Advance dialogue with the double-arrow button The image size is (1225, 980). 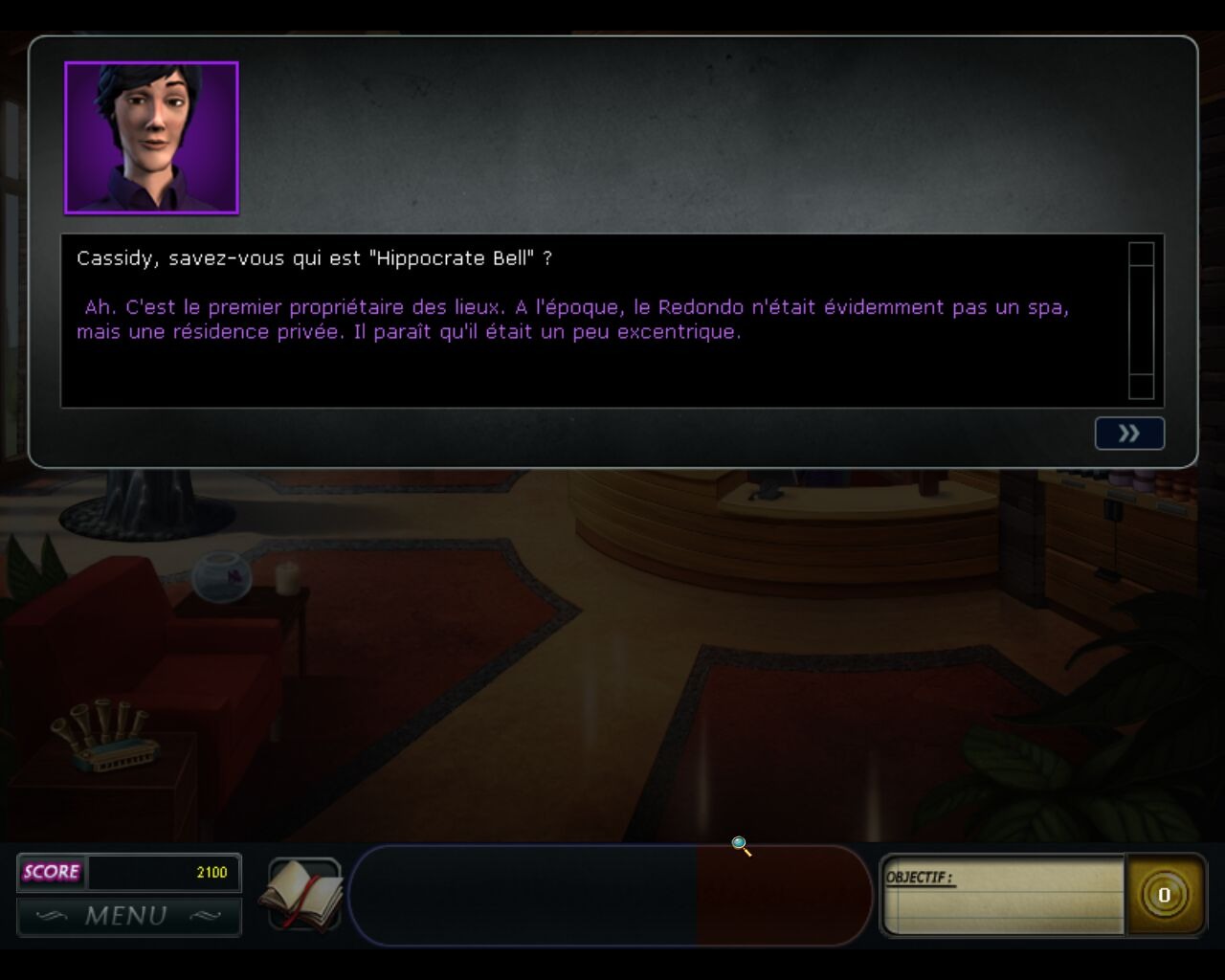point(1129,434)
